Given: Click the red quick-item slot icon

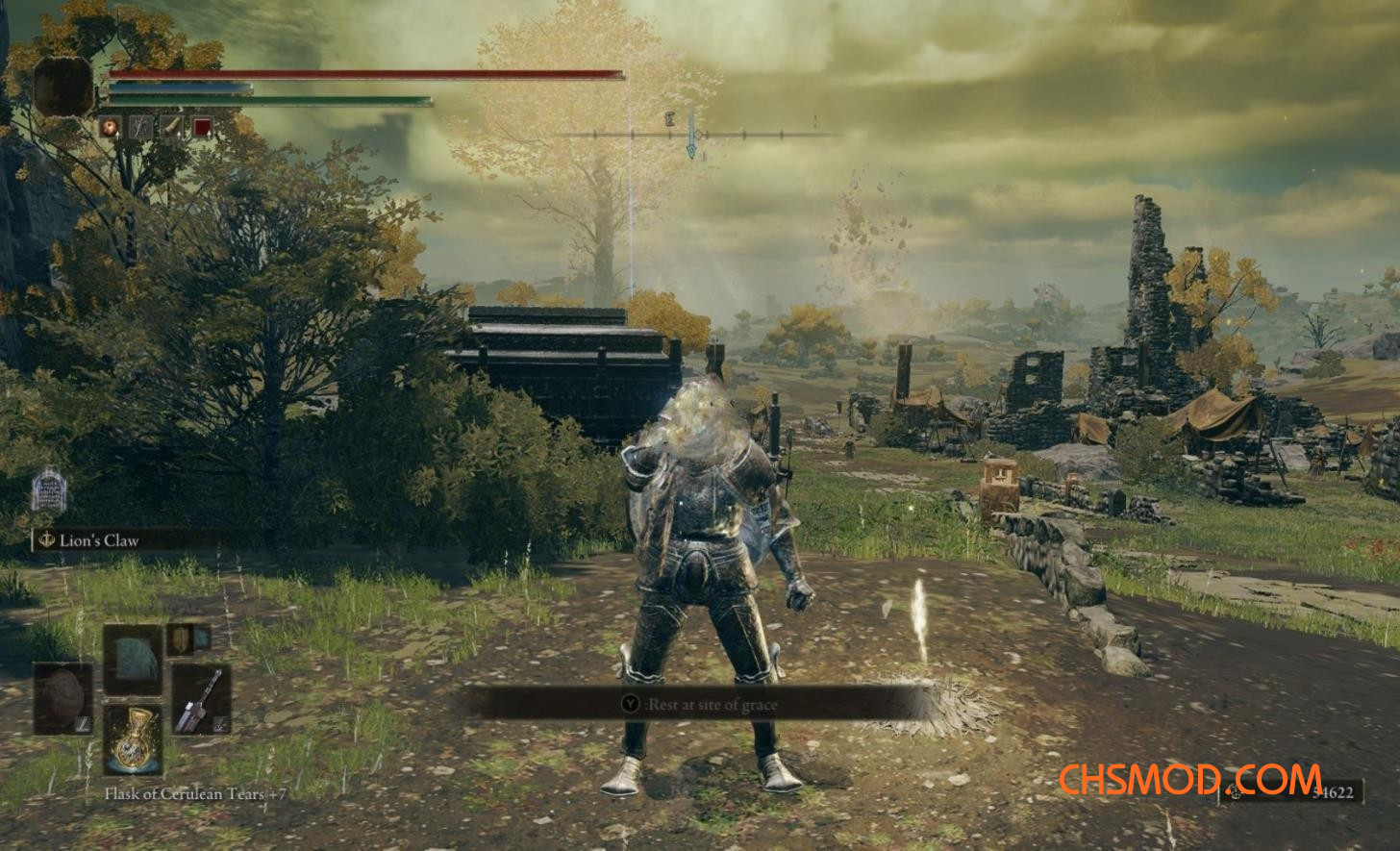Looking at the screenshot, I should 202,125.
